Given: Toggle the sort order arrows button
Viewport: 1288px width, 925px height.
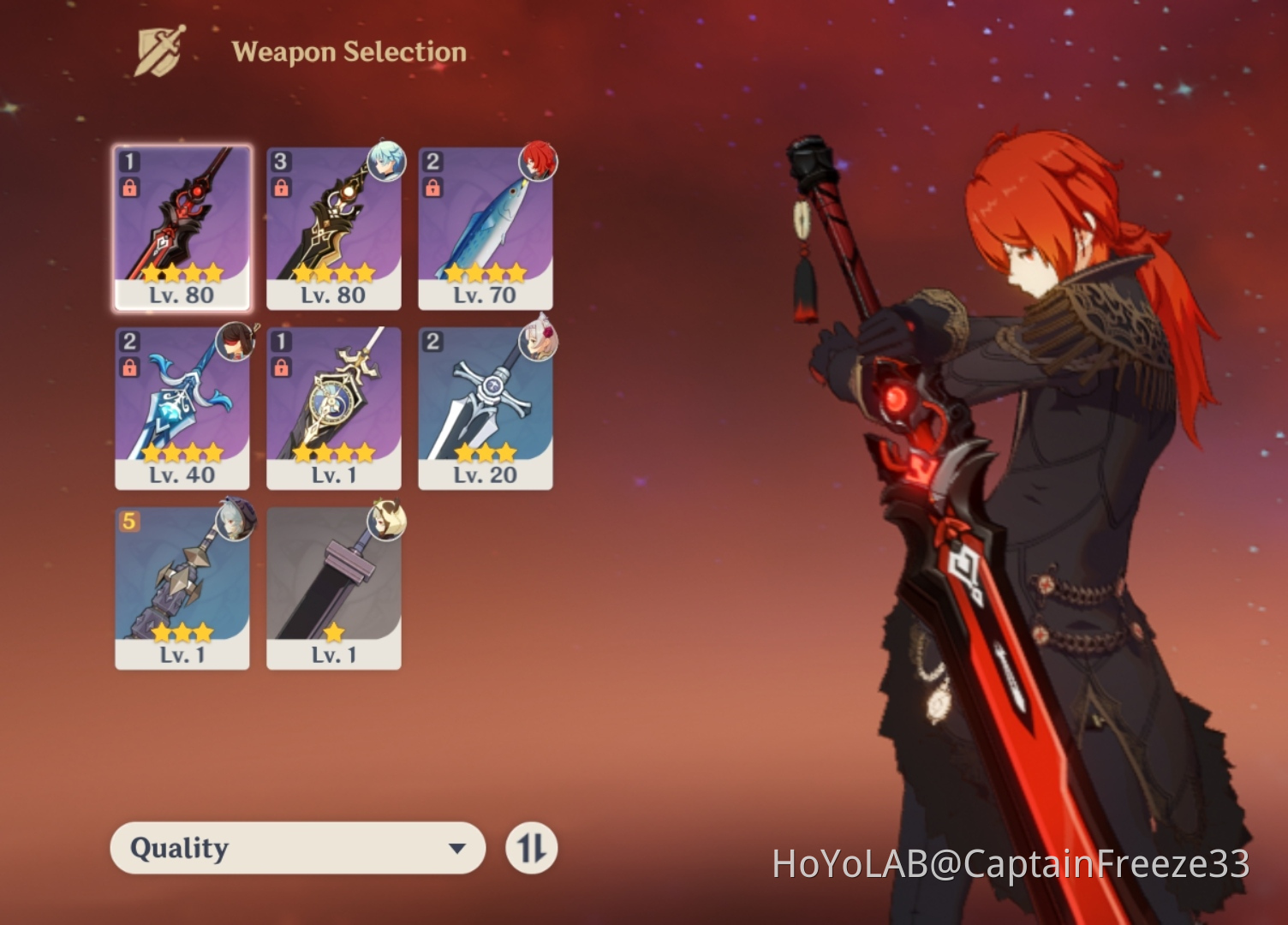Looking at the screenshot, I should 532,848.
